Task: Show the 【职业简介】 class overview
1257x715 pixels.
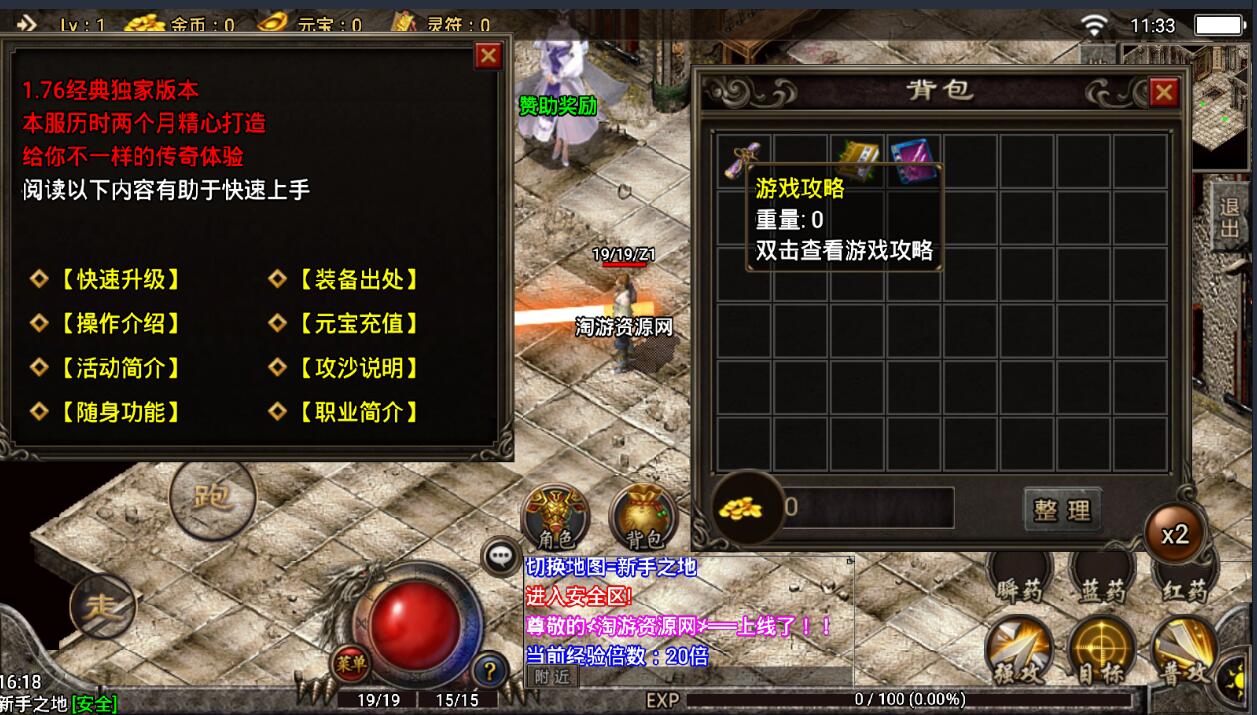Action: [x=345, y=412]
